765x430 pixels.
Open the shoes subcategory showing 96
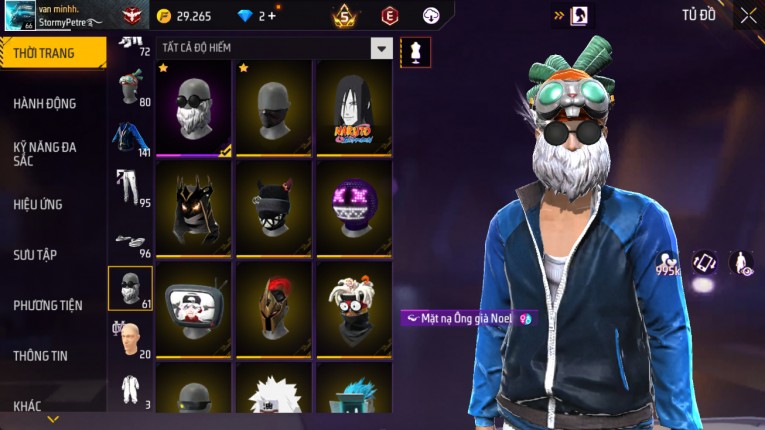pyautogui.click(x=129, y=240)
